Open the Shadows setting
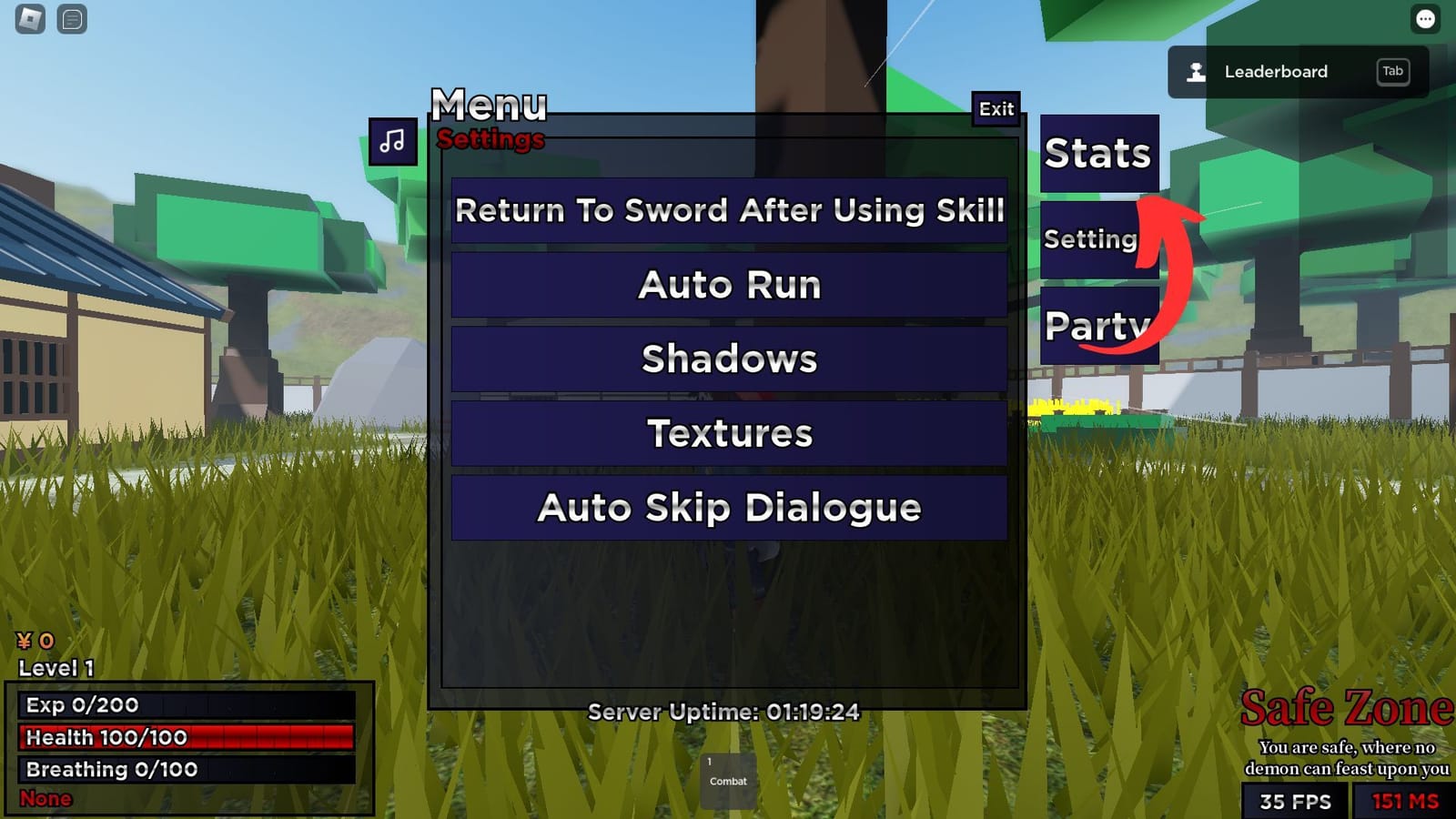The image size is (1456, 819). click(730, 359)
